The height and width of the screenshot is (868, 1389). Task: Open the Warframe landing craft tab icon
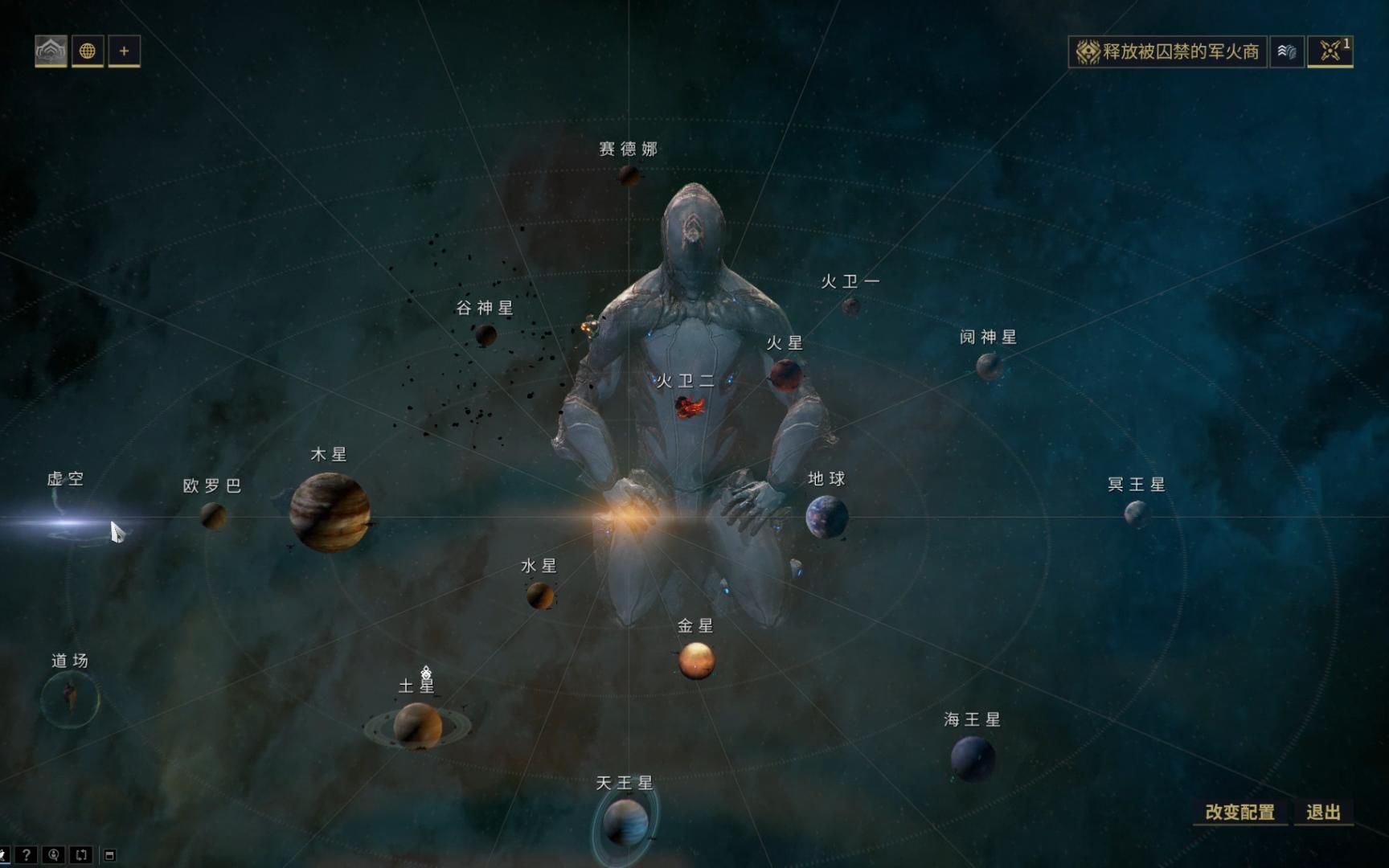[50, 50]
